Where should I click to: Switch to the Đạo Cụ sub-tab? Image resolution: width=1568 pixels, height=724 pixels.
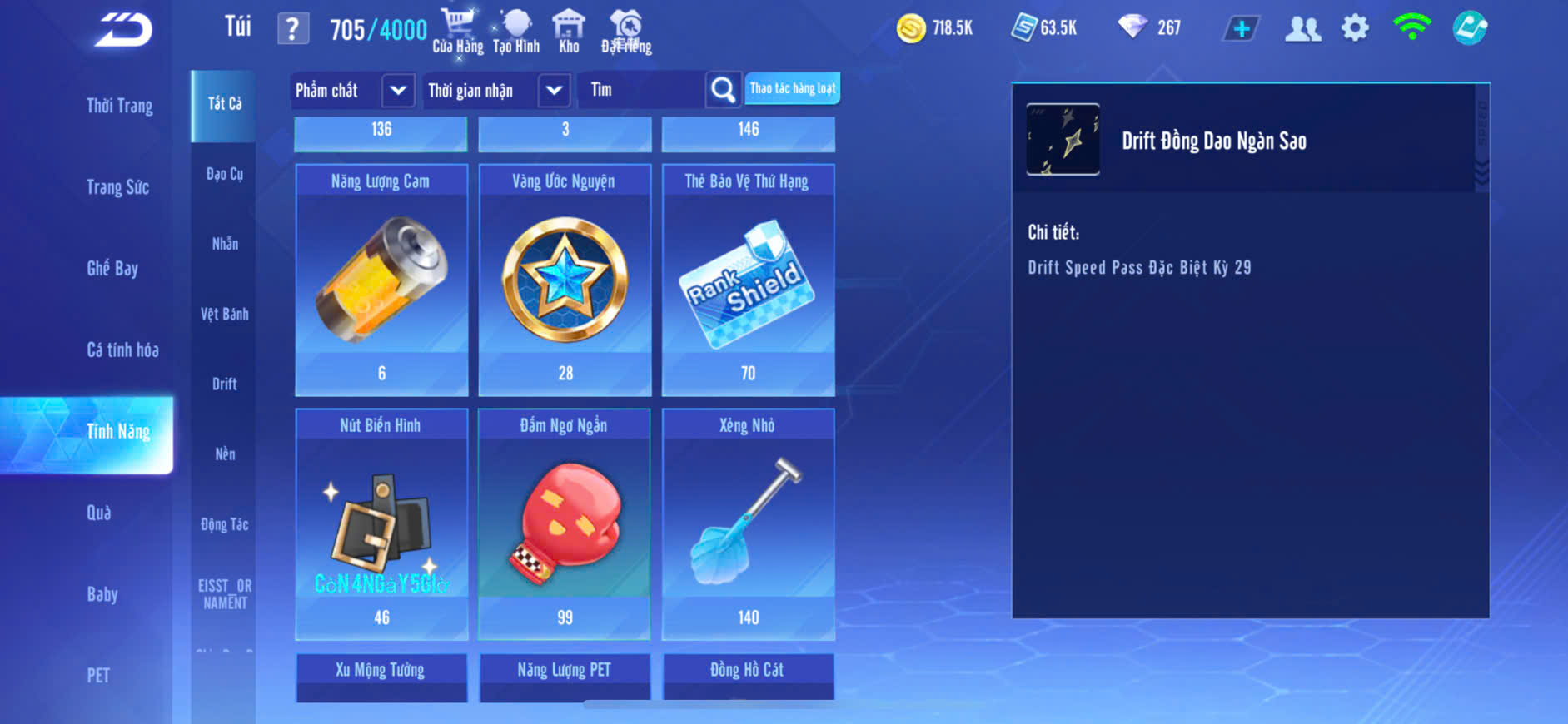pyautogui.click(x=225, y=174)
